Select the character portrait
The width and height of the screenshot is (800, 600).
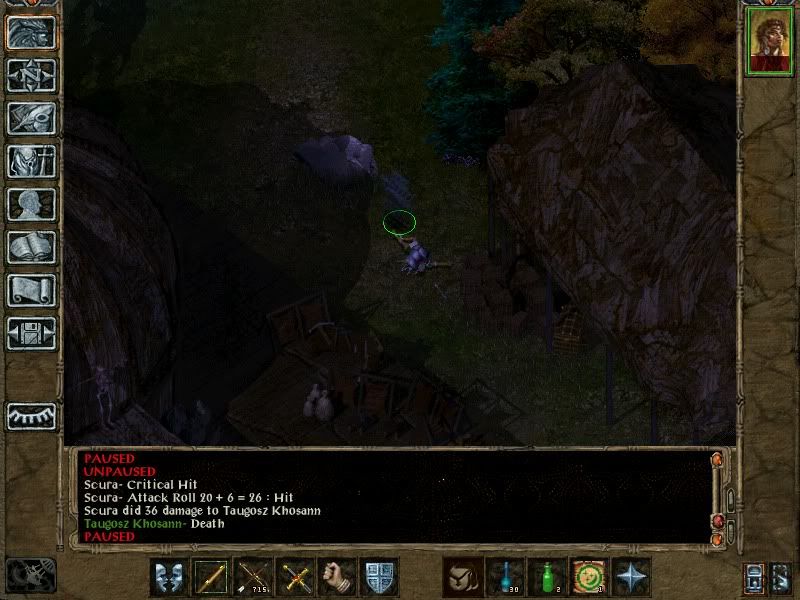pyautogui.click(x=768, y=43)
